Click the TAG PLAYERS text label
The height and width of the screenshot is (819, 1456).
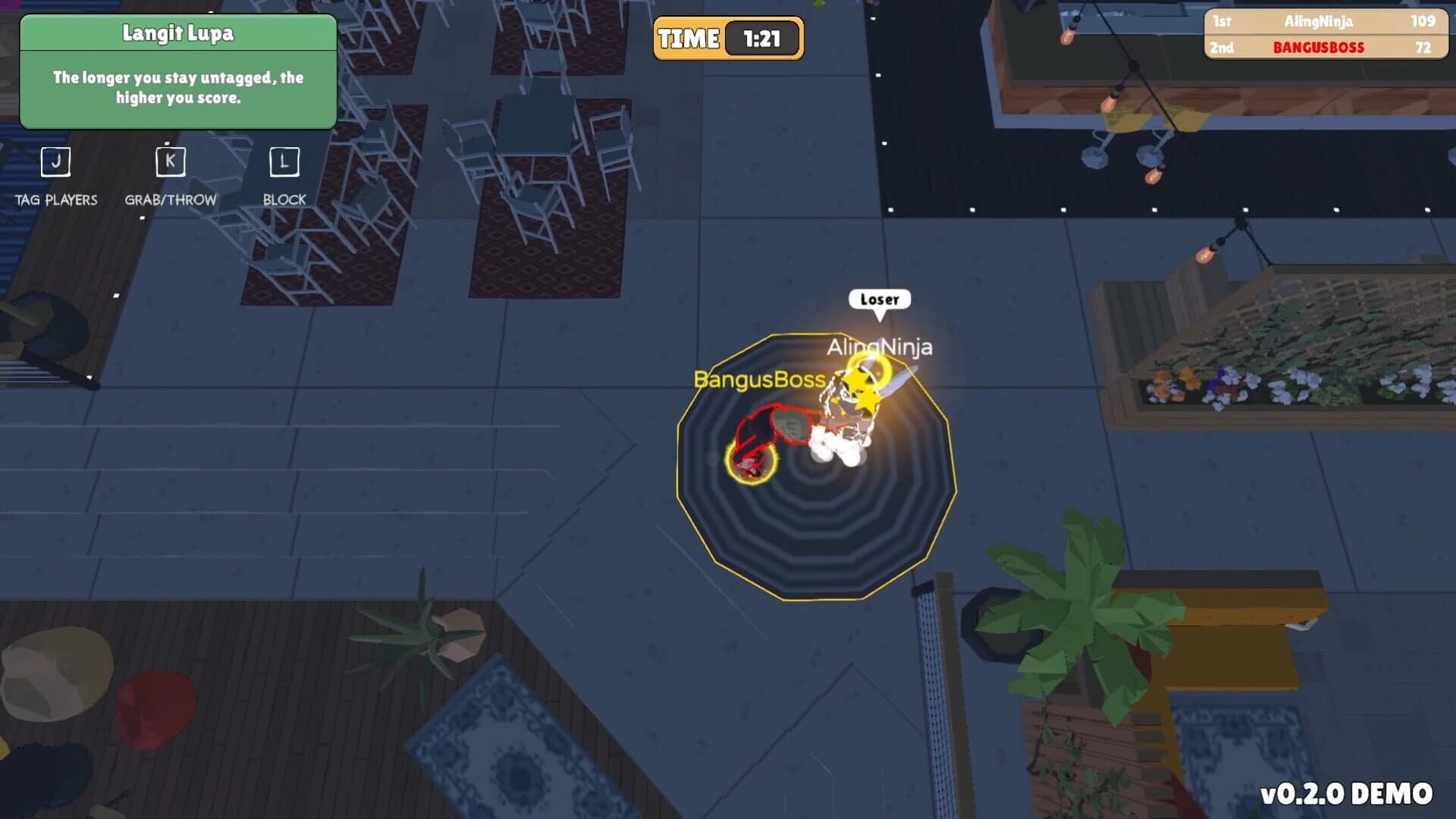coord(55,199)
